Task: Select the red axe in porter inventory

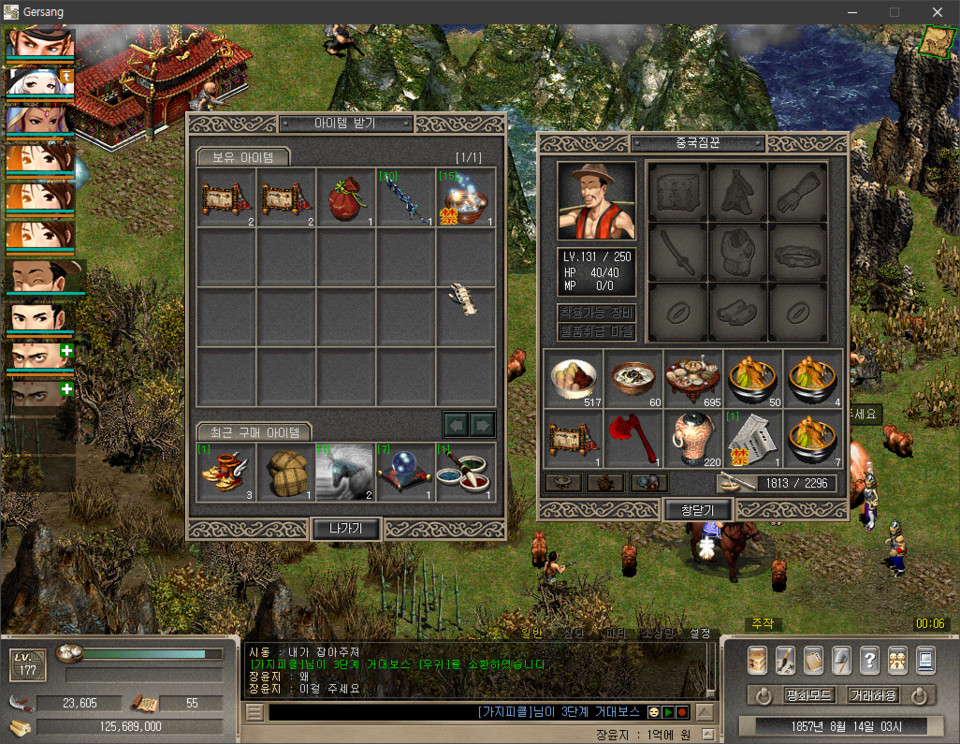Action: [x=634, y=438]
